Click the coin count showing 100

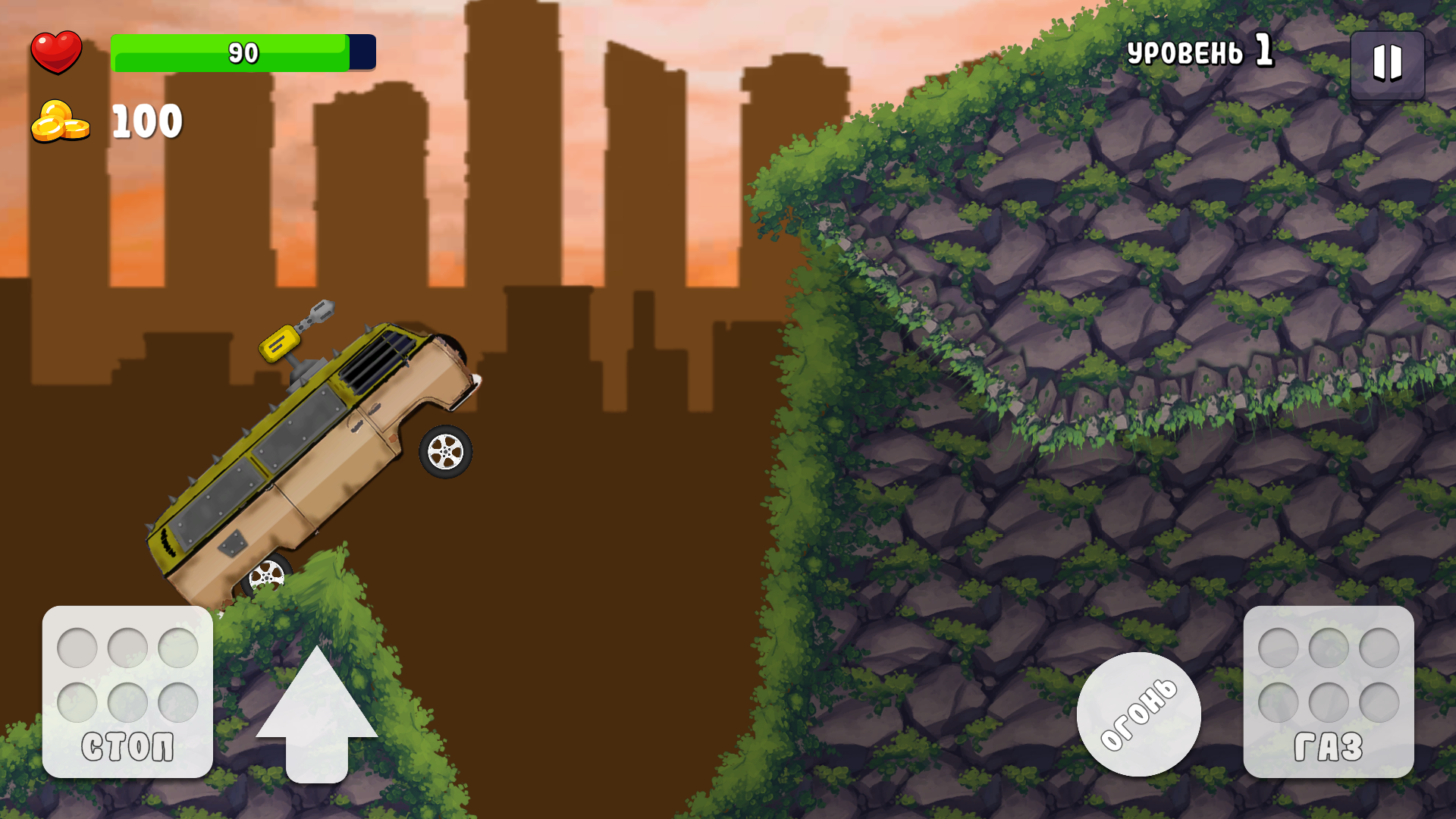coord(146,120)
